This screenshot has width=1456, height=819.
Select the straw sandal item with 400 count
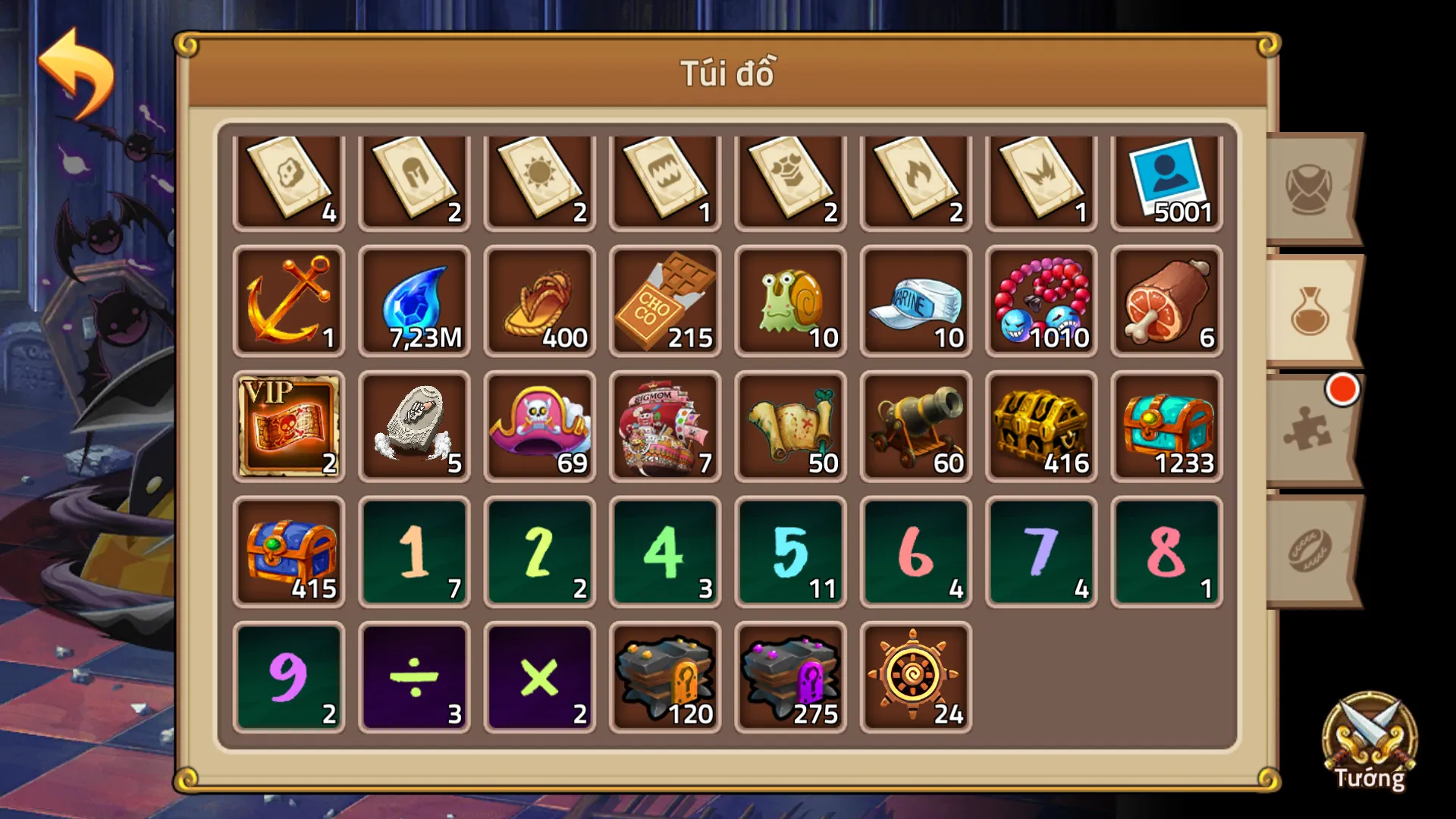(x=539, y=301)
